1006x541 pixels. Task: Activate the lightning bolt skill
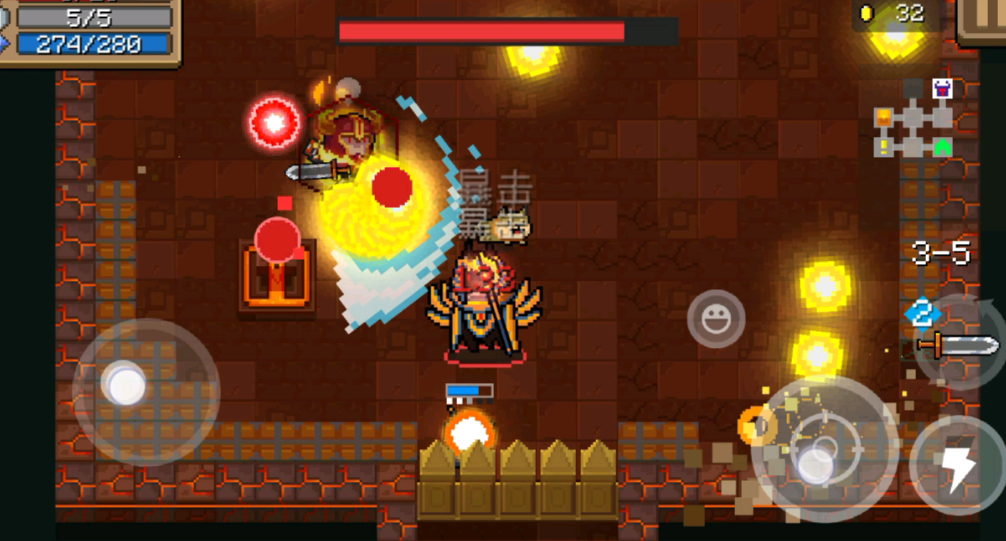pyautogui.click(x=957, y=464)
